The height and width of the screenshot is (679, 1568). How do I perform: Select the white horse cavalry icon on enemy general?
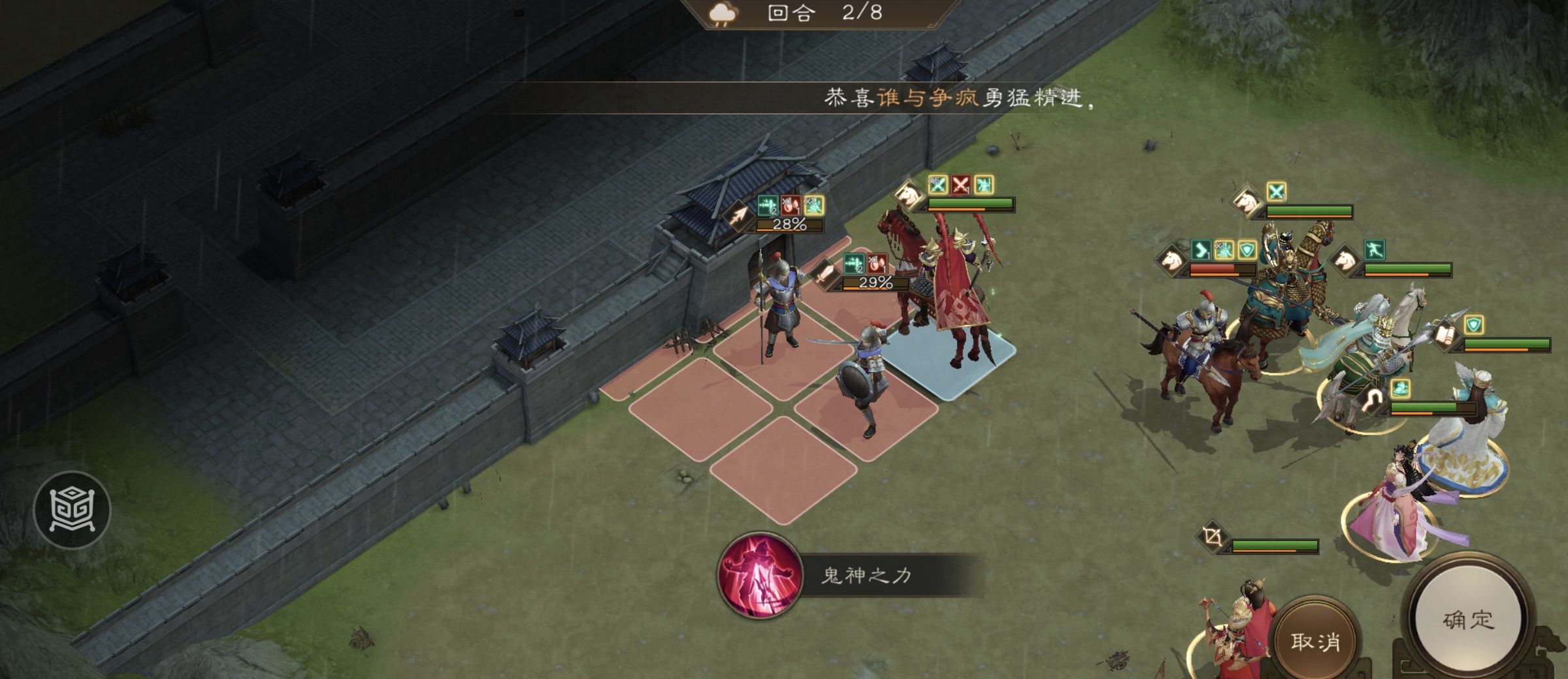click(1247, 202)
